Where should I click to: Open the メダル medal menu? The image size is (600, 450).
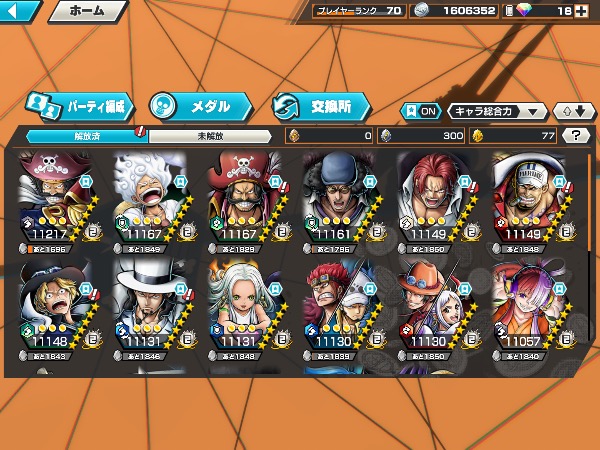[x=197, y=105]
